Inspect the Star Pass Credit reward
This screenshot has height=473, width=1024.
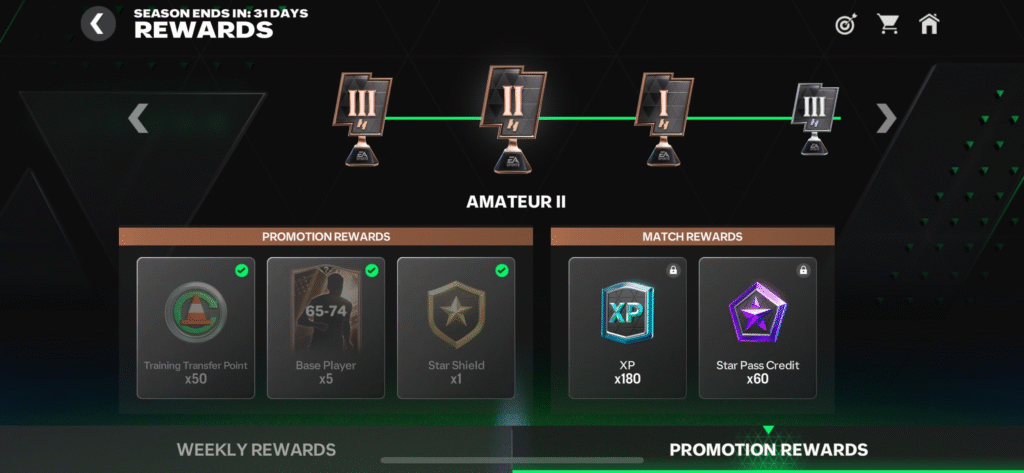tap(757, 328)
